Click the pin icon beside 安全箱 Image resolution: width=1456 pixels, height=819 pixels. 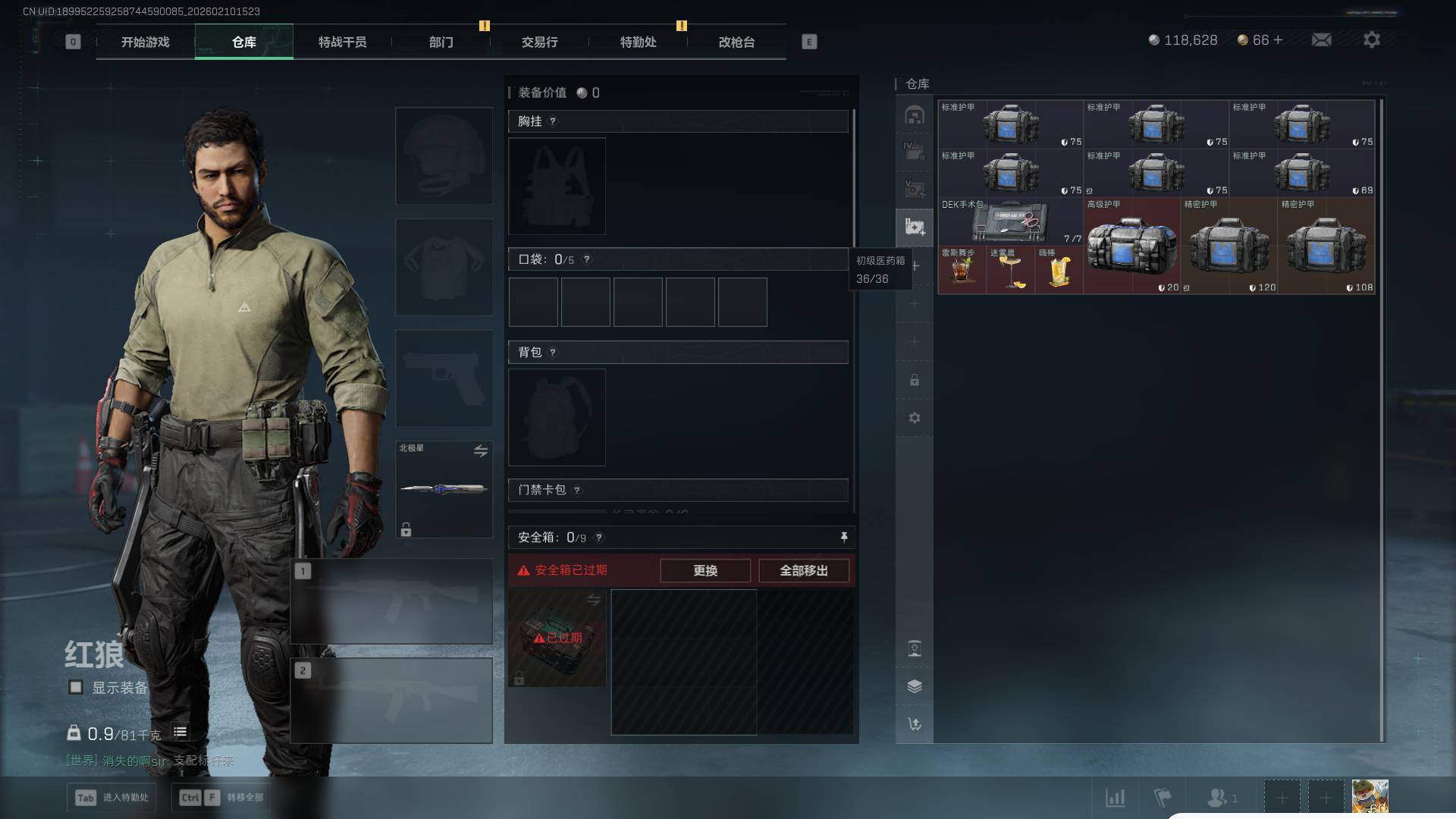click(x=843, y=537)
